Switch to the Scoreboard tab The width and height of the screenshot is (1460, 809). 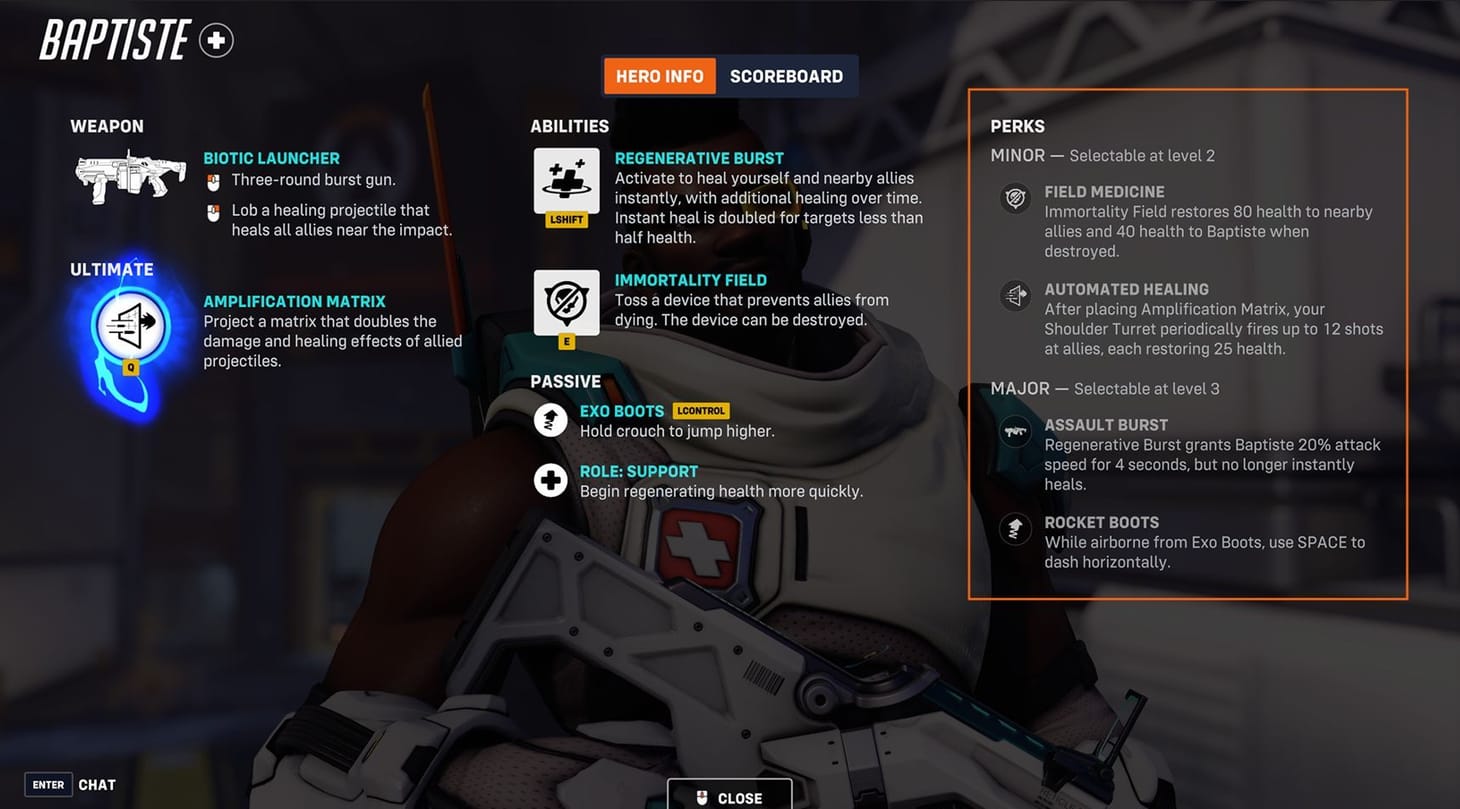point(787,75)
